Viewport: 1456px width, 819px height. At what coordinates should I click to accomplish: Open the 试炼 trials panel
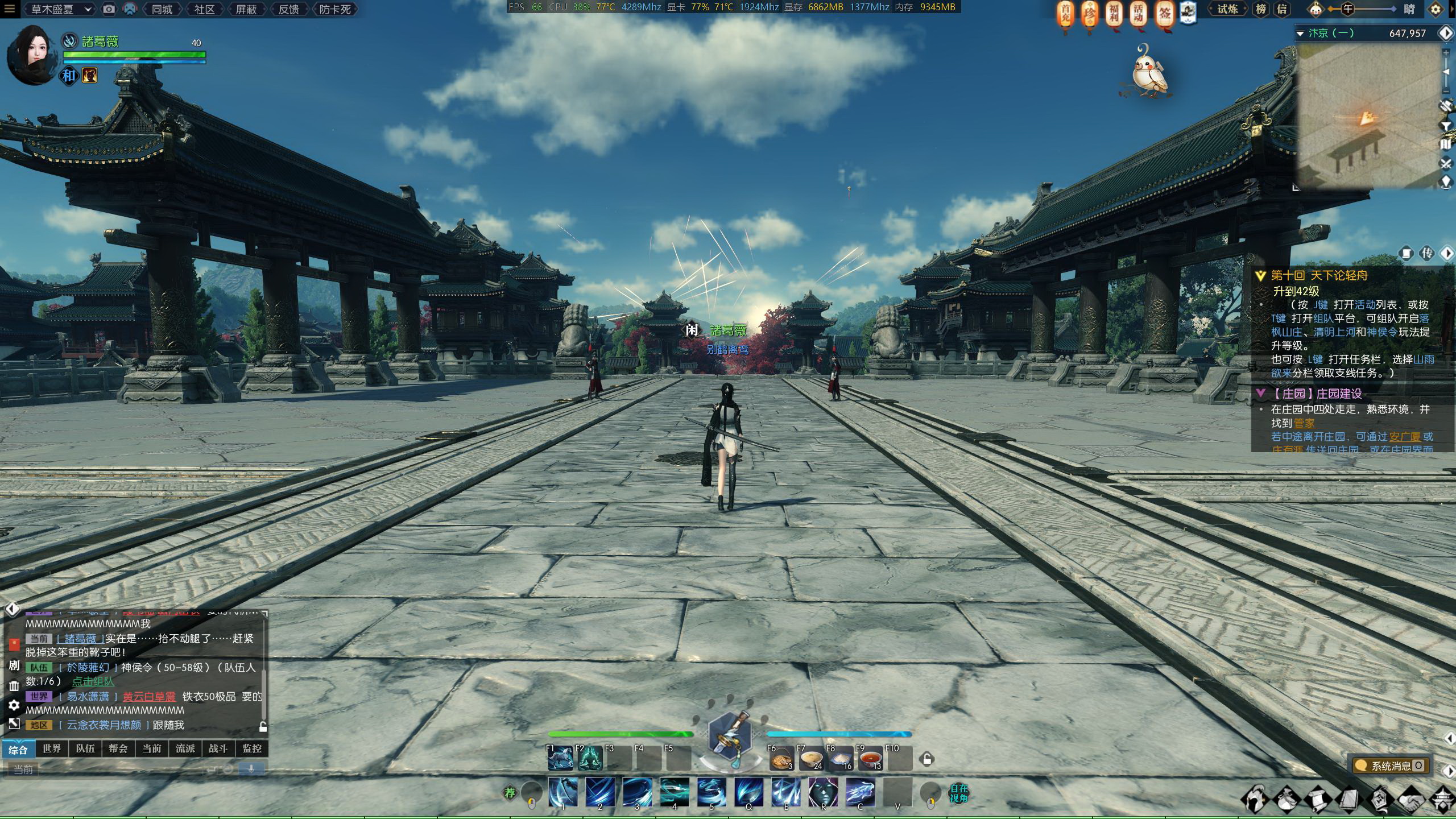pyautogui.click(x=1227, y=9)
